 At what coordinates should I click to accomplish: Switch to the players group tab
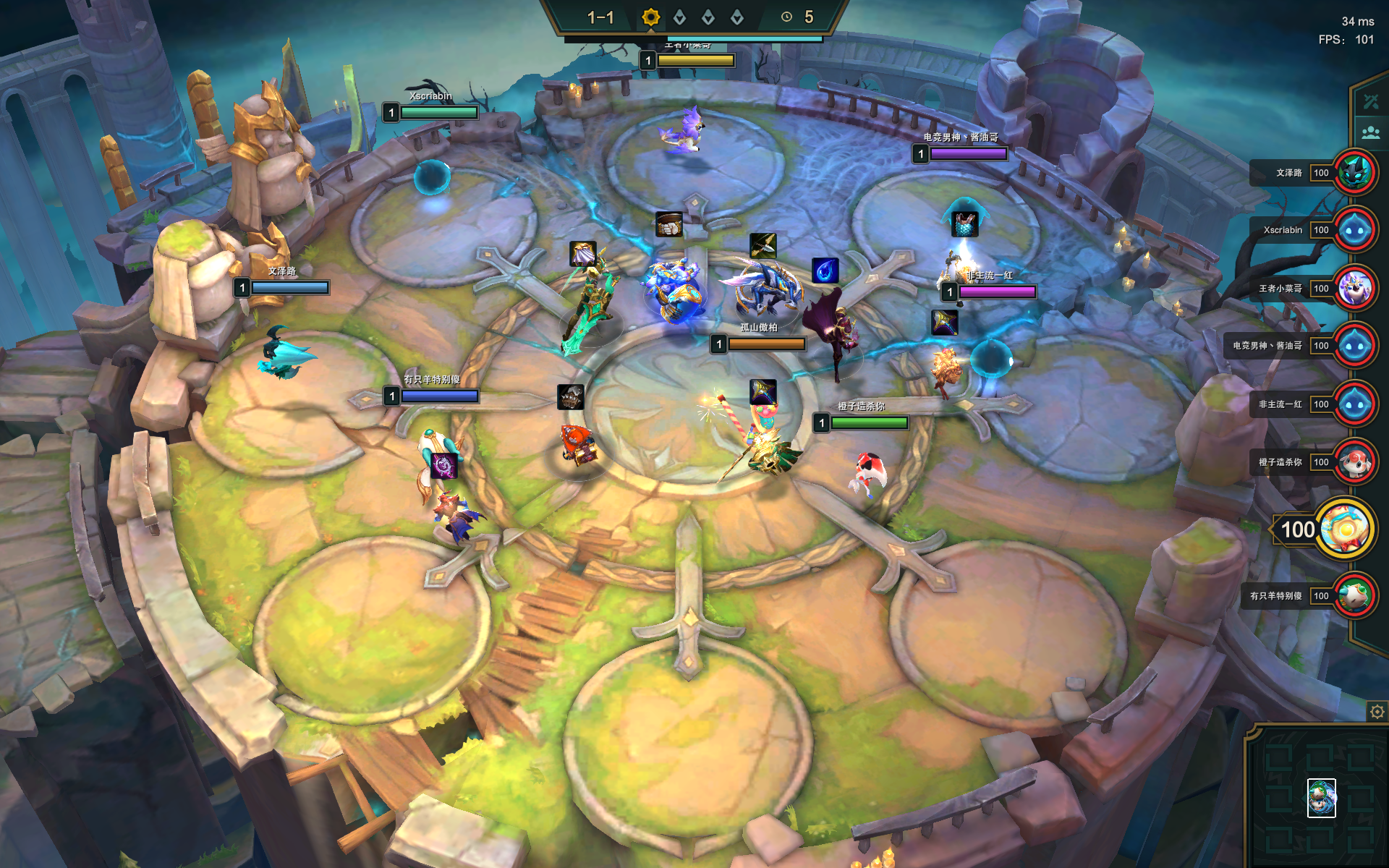(x=1370, y=133)
